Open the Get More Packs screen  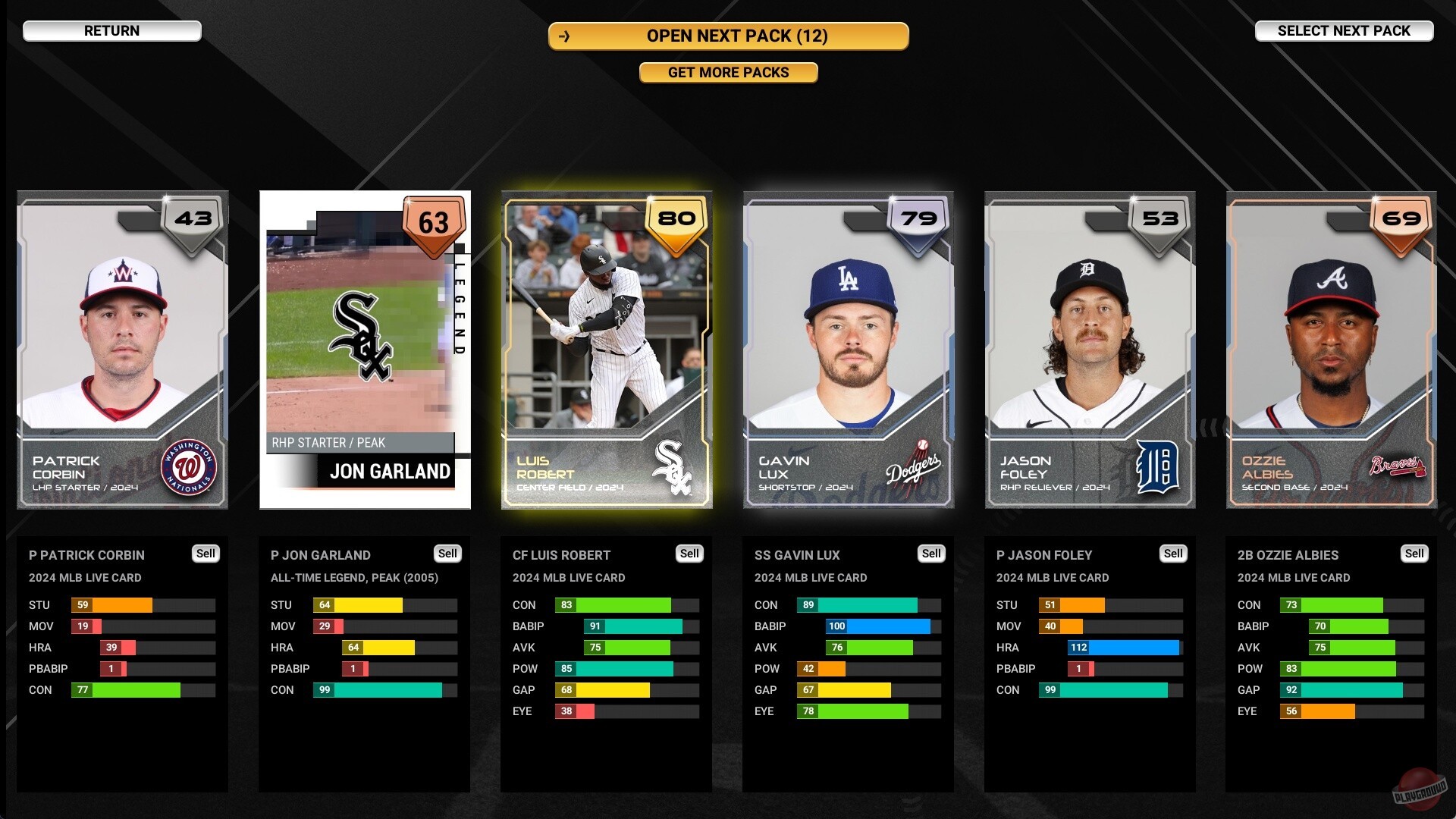[x=728, y=72]
